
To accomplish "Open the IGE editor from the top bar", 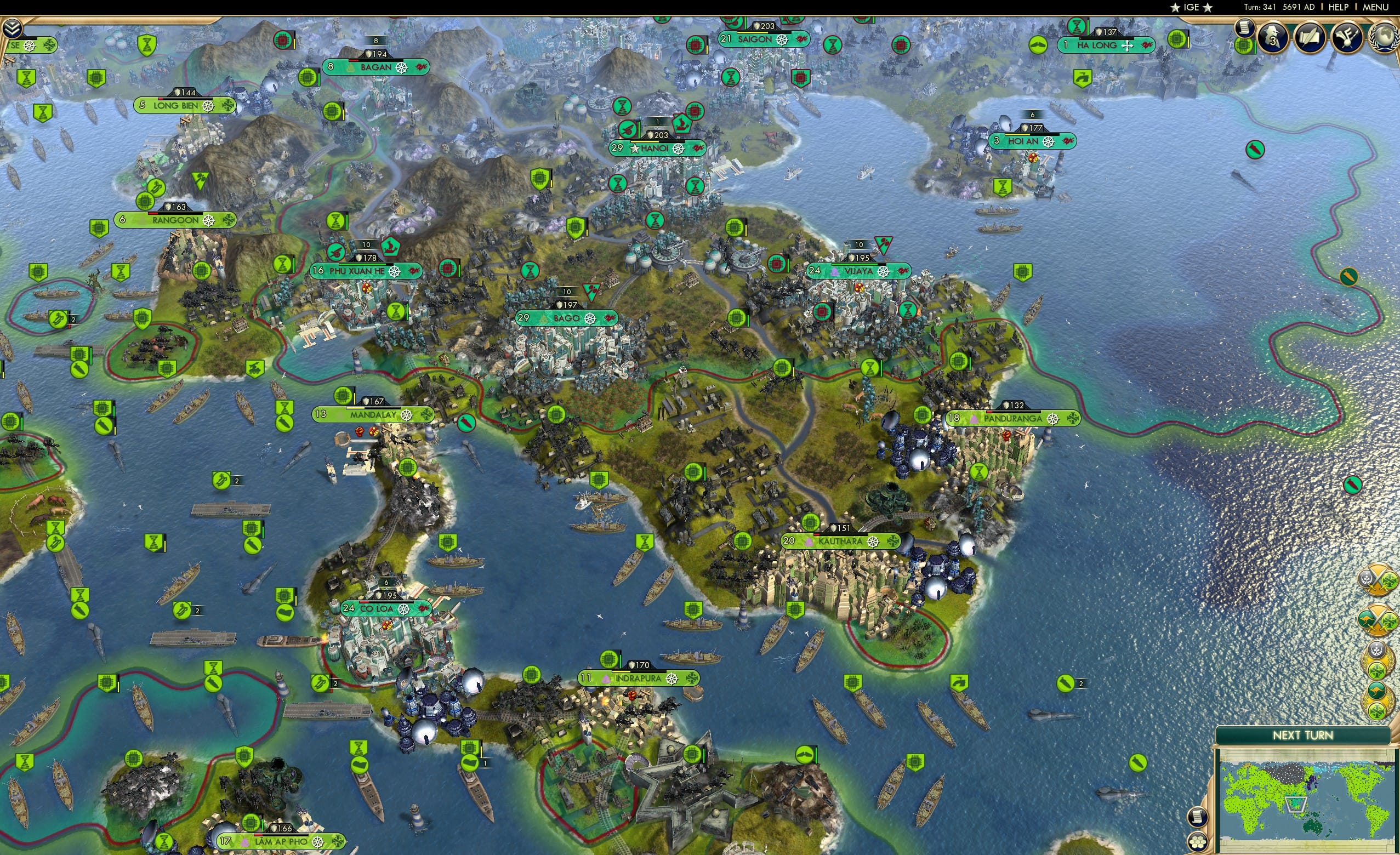I will pyautogui.click(x=1191, y=7).
